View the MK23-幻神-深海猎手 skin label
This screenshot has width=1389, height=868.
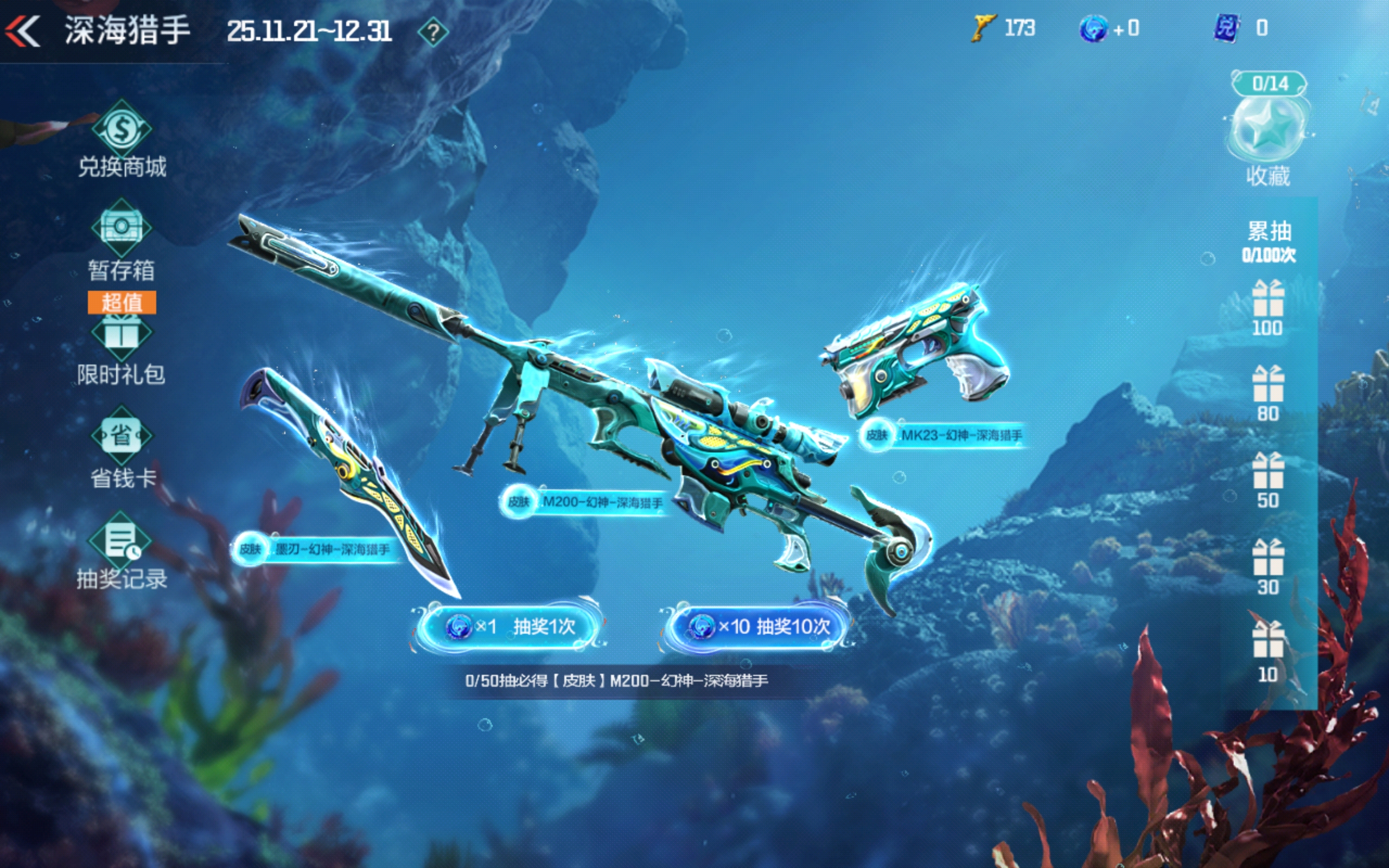[945, 435]
